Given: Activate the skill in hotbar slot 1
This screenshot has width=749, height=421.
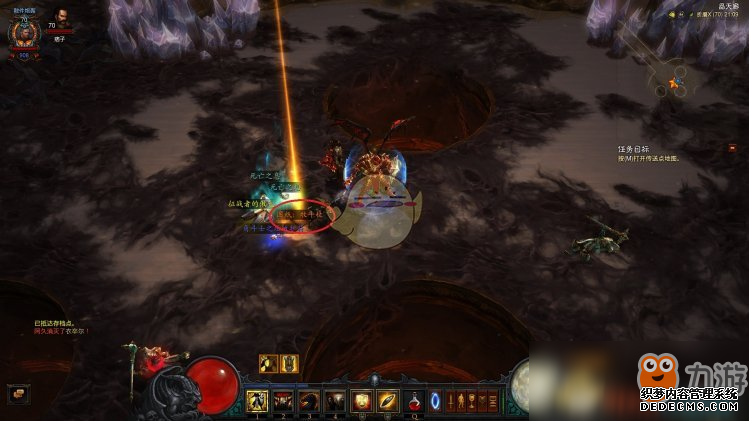Looking at the screenshot, I should pyautogui.click(x=256, y=401).
